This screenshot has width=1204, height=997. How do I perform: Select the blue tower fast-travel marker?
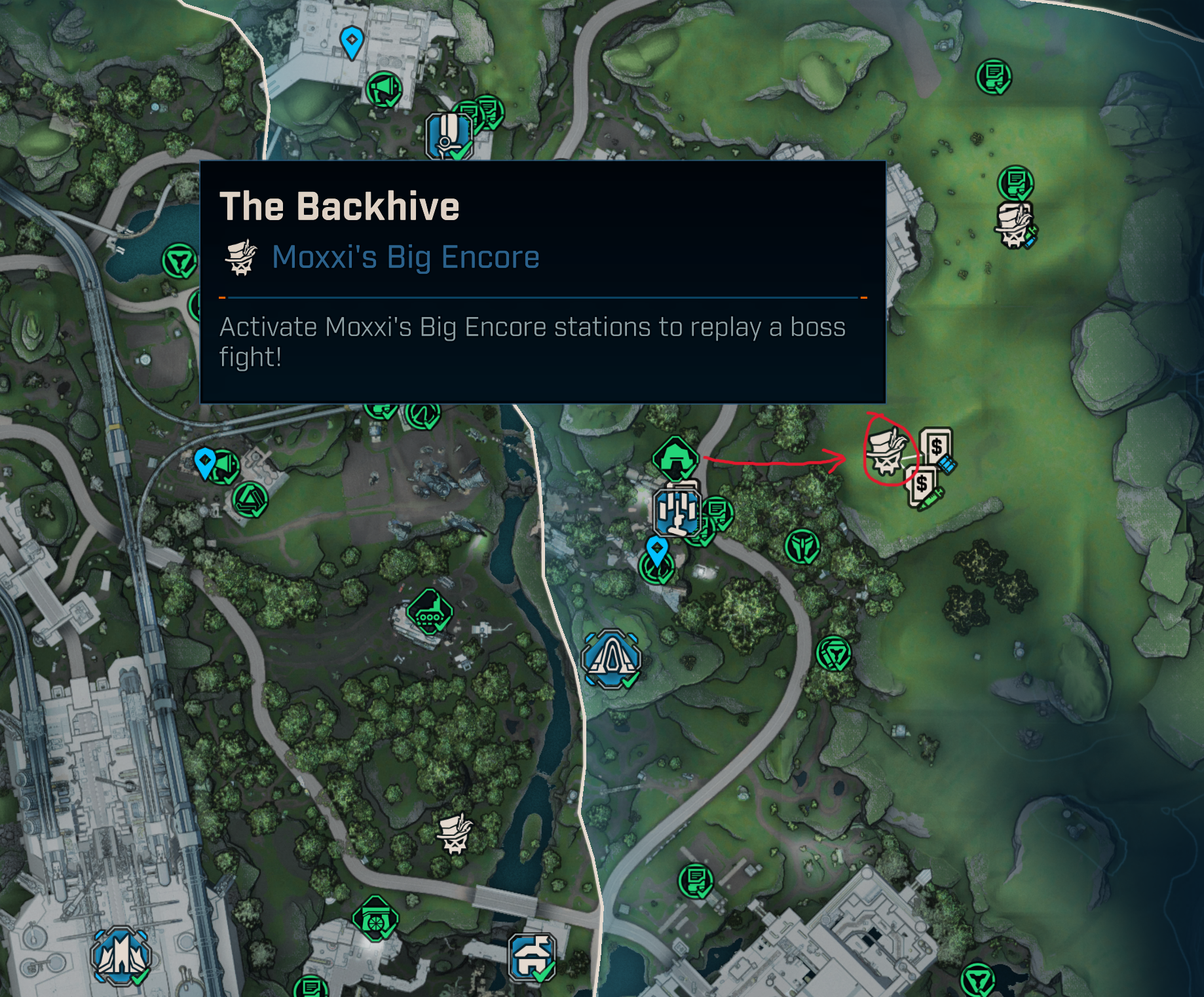pyautogui.click(x=678, y=510)
